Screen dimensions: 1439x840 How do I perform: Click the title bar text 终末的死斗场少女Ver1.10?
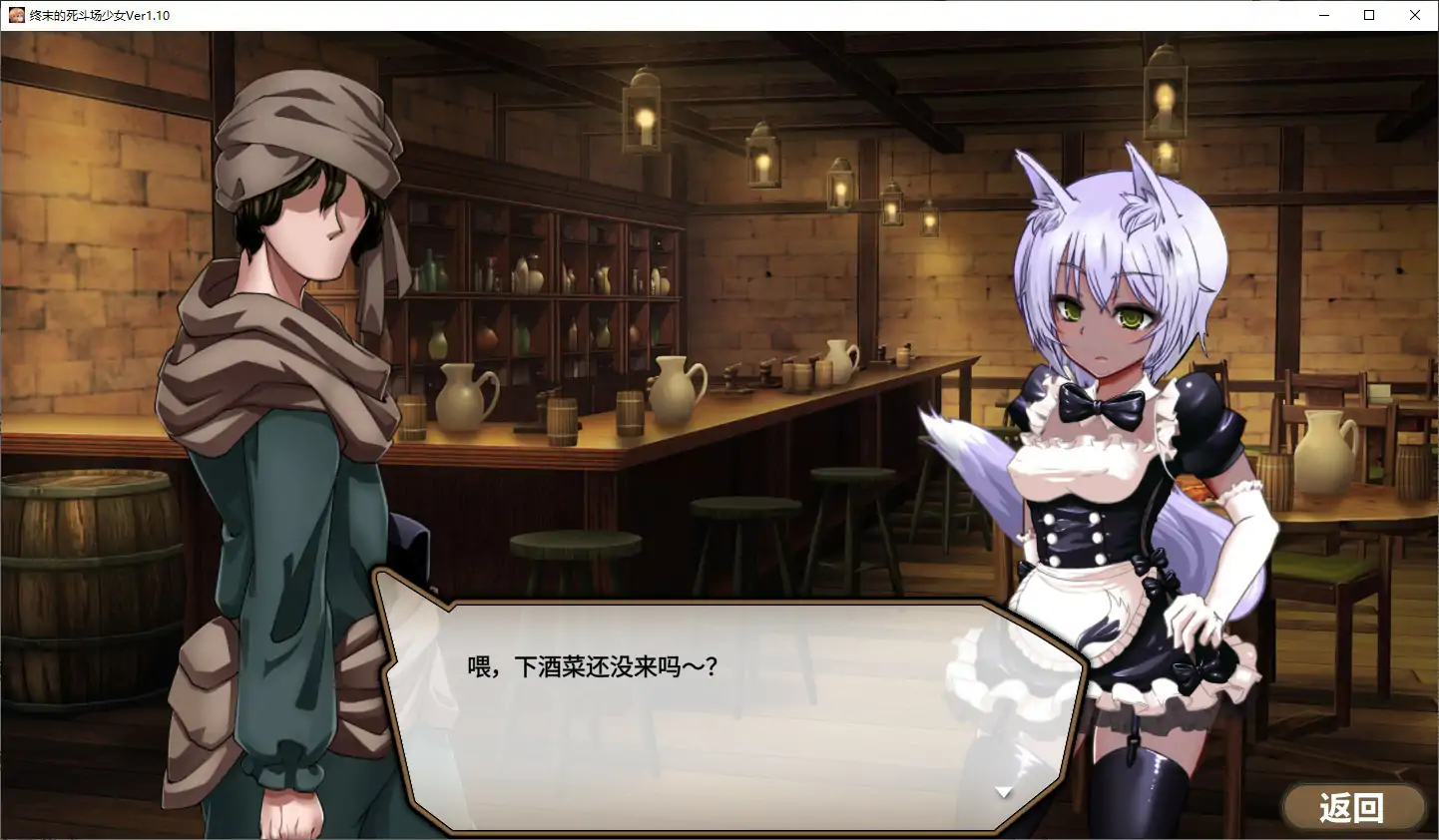tap(100, 15)
